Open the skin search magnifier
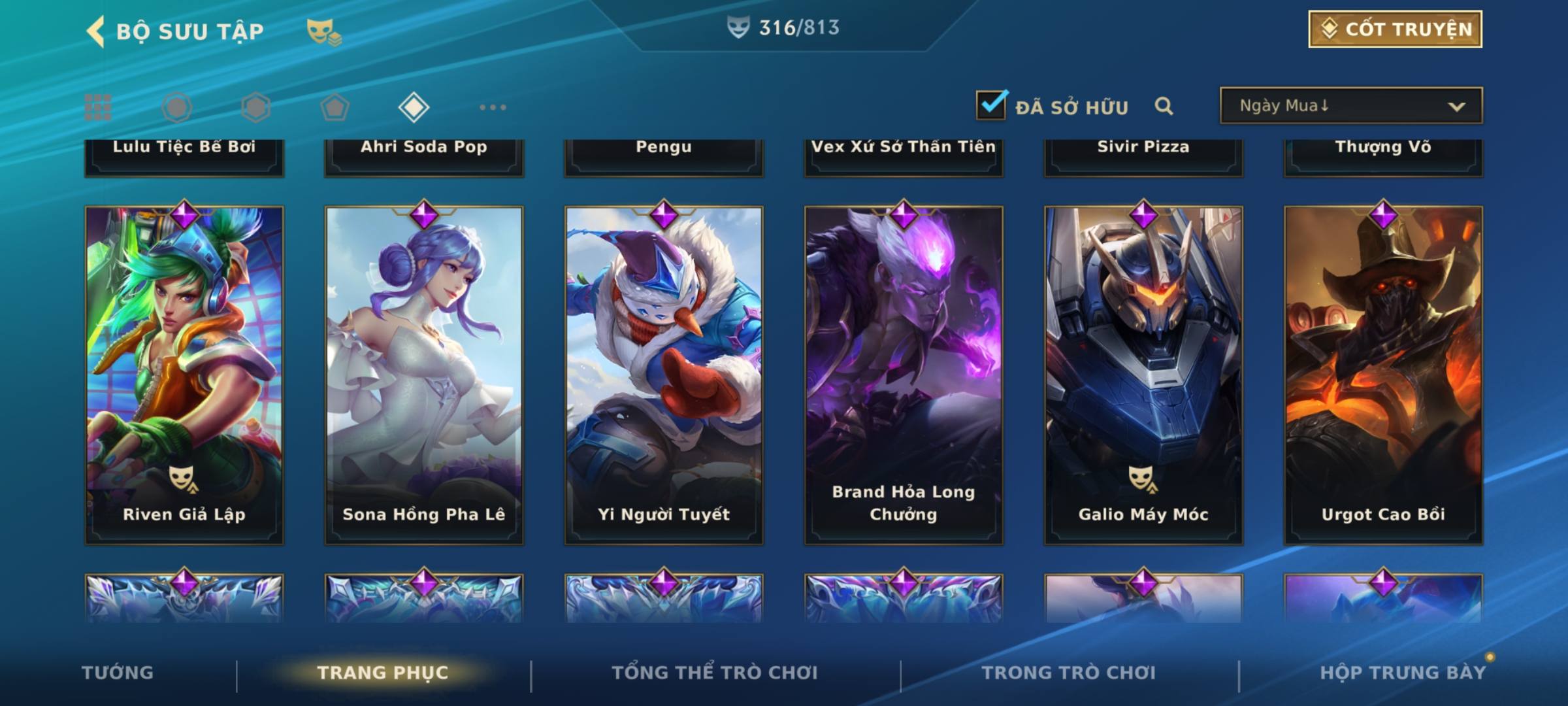Screen dimensions: 1568x706 click(1164, 106)
